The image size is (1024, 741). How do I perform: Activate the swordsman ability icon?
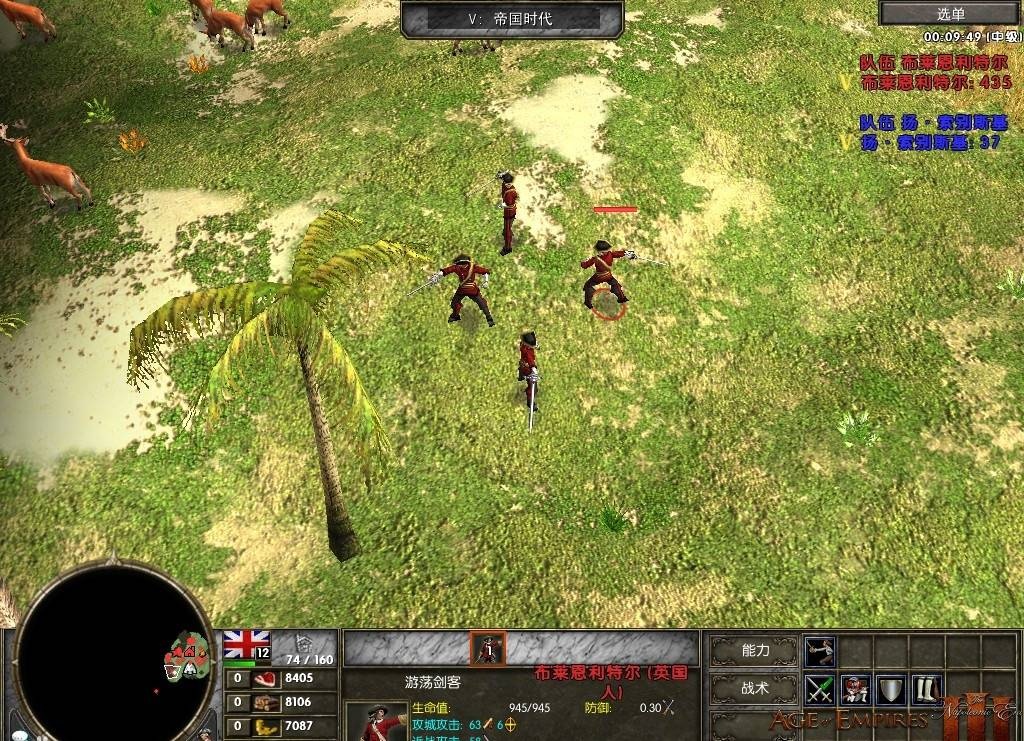point(820,650)
